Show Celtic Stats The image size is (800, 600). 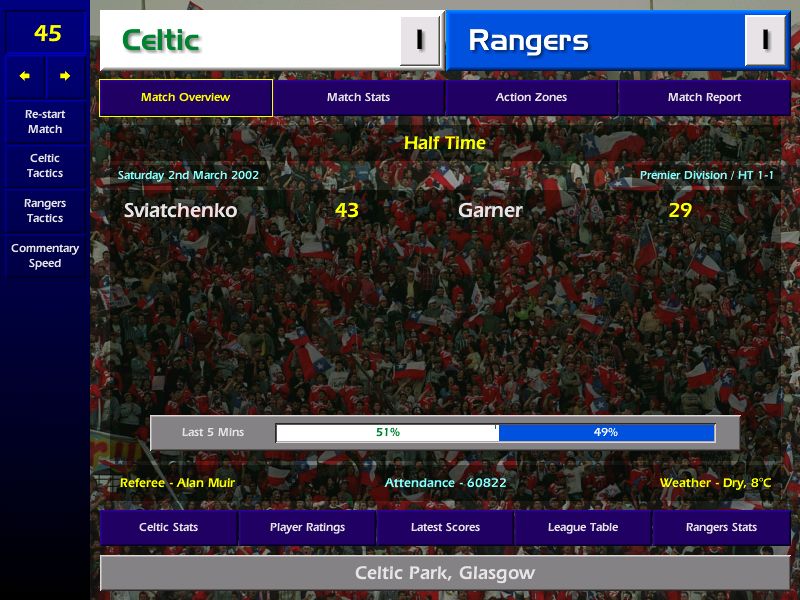(x=168, y=527)
